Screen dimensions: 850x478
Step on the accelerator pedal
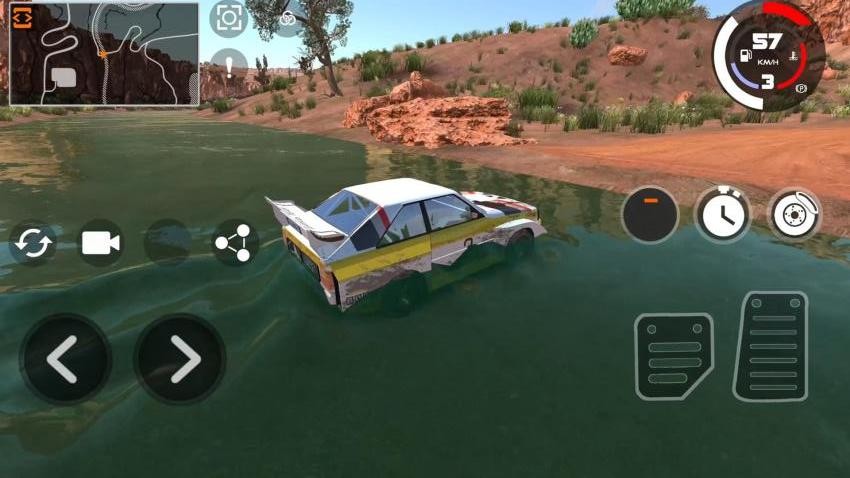click(x=770, y=346)
